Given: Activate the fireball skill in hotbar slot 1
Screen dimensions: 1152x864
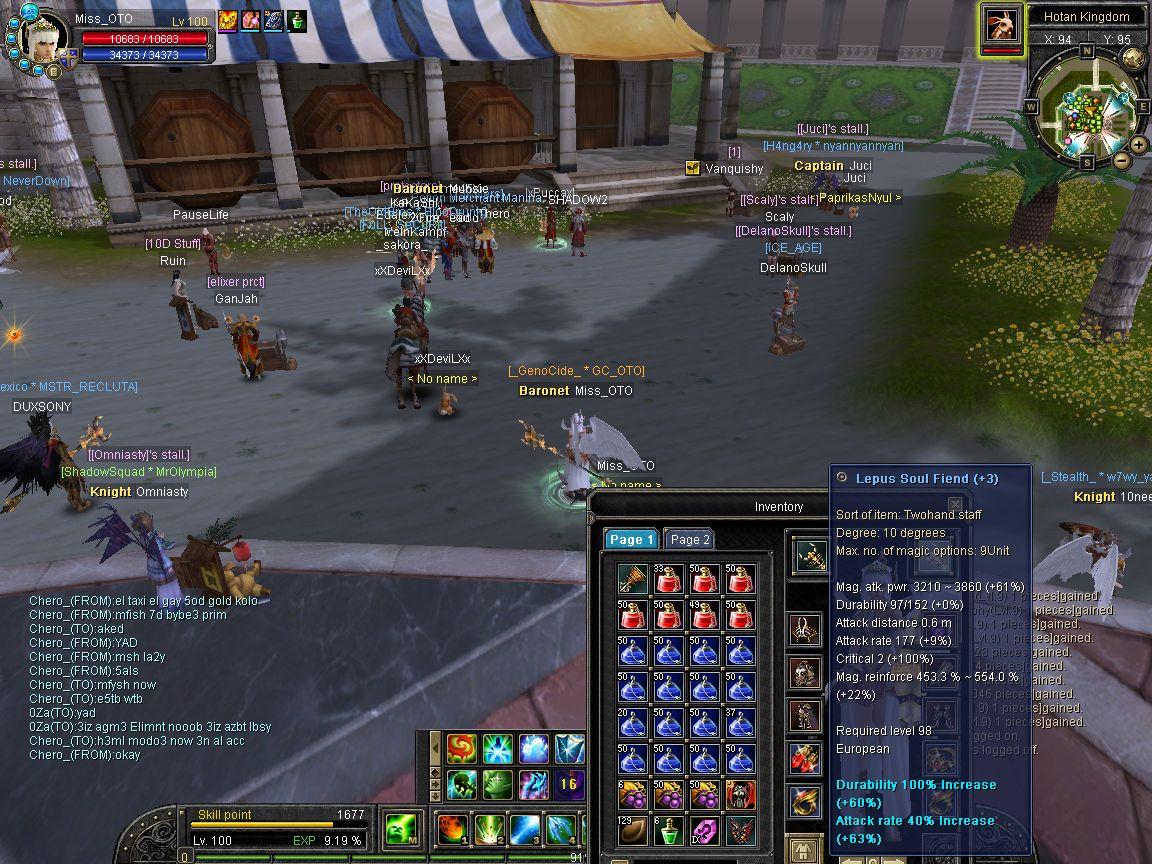Looking at the screenshot, I should click(452, 830).
